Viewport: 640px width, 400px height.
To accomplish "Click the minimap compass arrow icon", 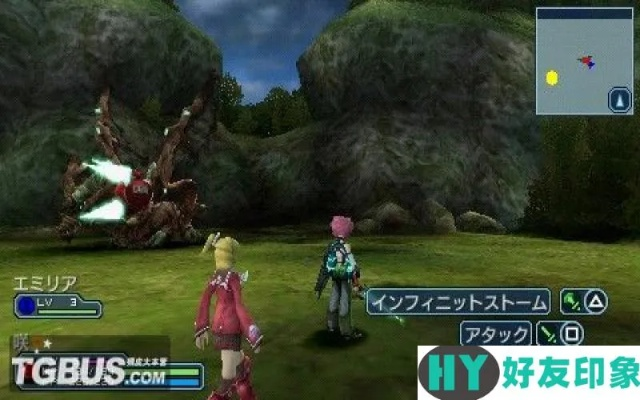I will pos(620,100).
